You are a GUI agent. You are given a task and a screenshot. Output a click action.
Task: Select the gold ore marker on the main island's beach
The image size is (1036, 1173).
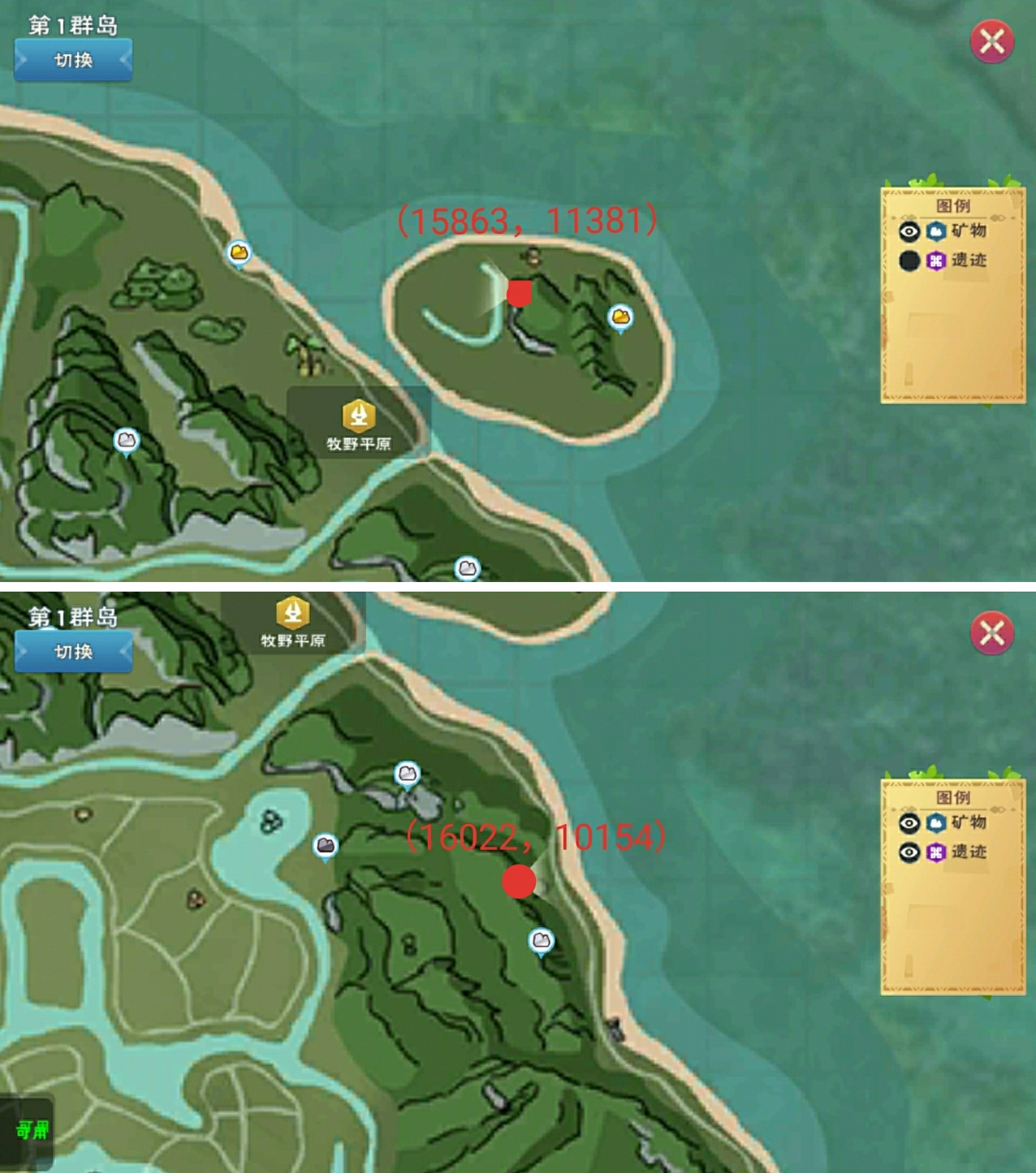[239, 253]
